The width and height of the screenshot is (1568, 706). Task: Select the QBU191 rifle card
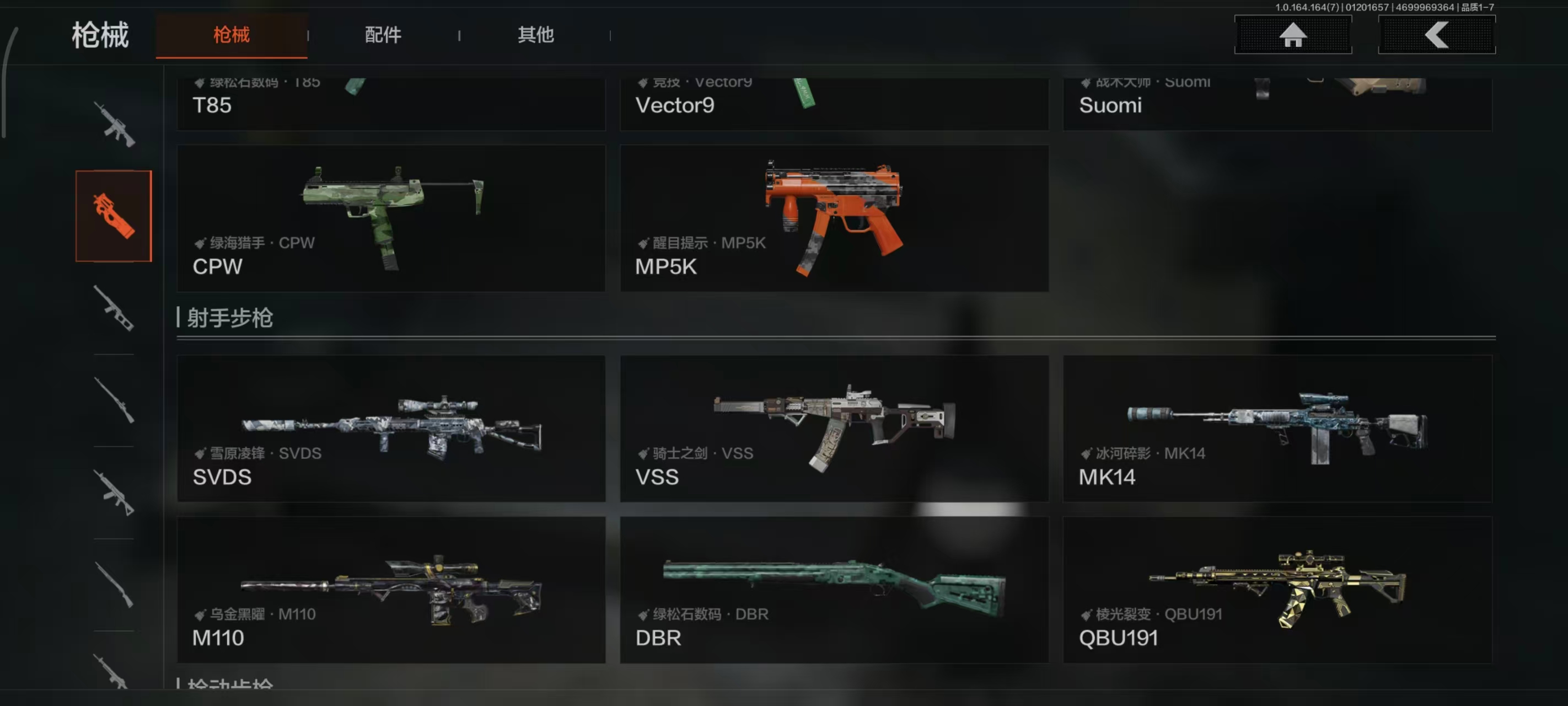pos(1277,590)
